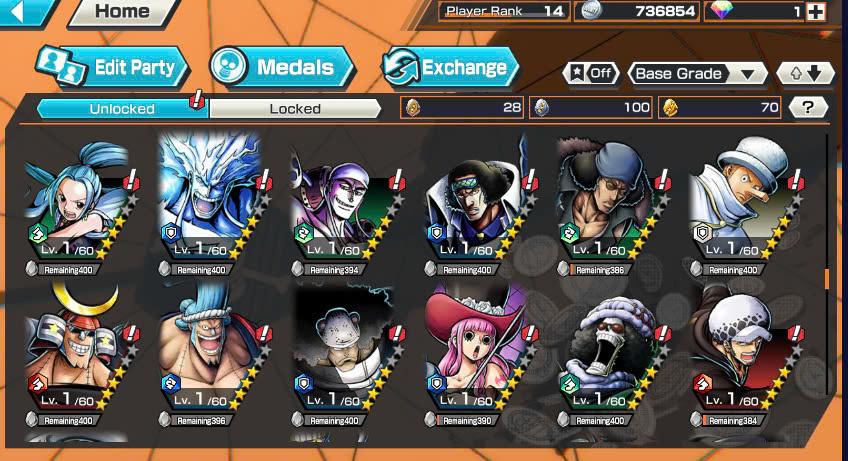Switch to the Locked characters tab

(295, 108)
